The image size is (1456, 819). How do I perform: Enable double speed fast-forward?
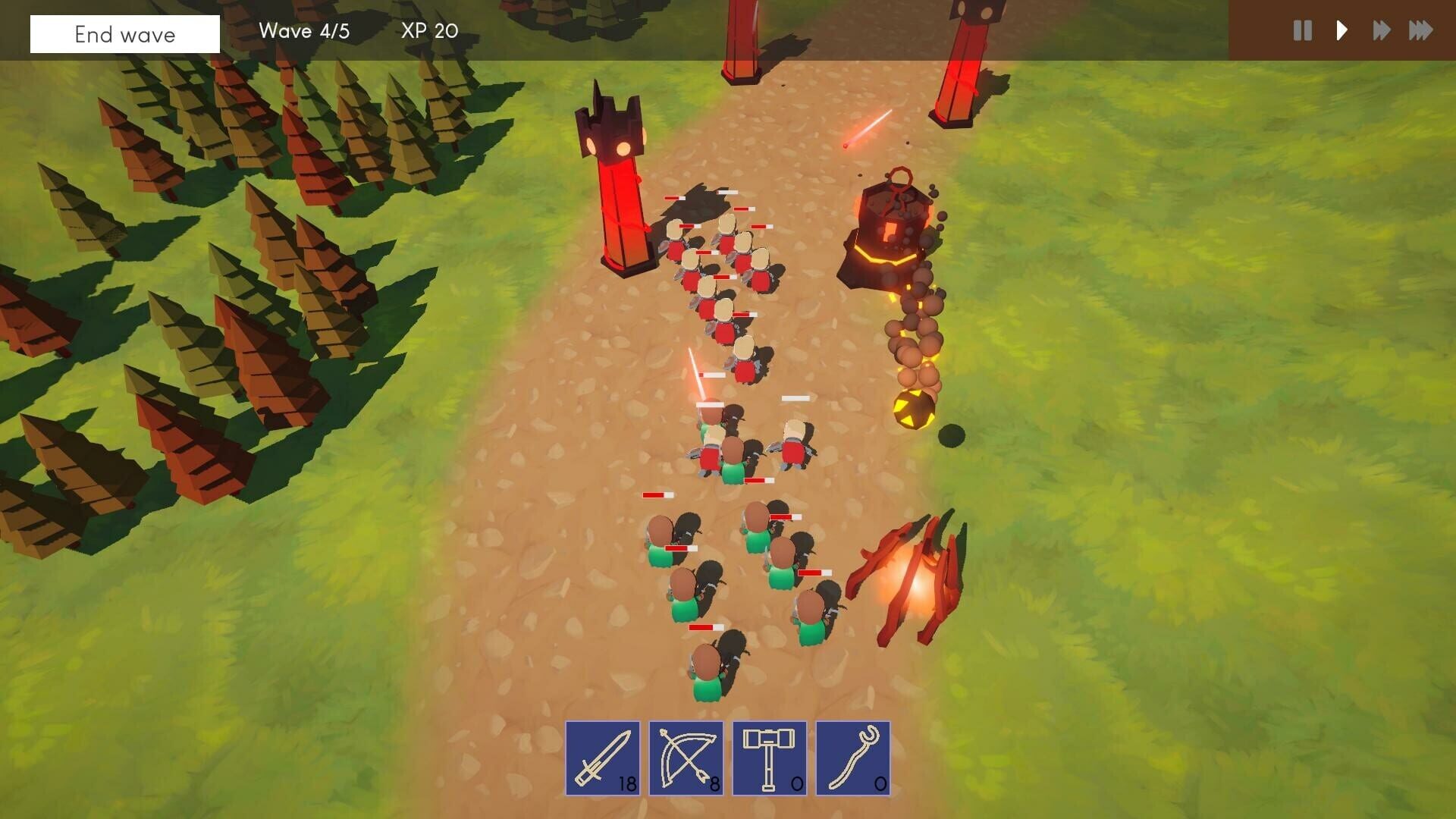coord(1381,31)
